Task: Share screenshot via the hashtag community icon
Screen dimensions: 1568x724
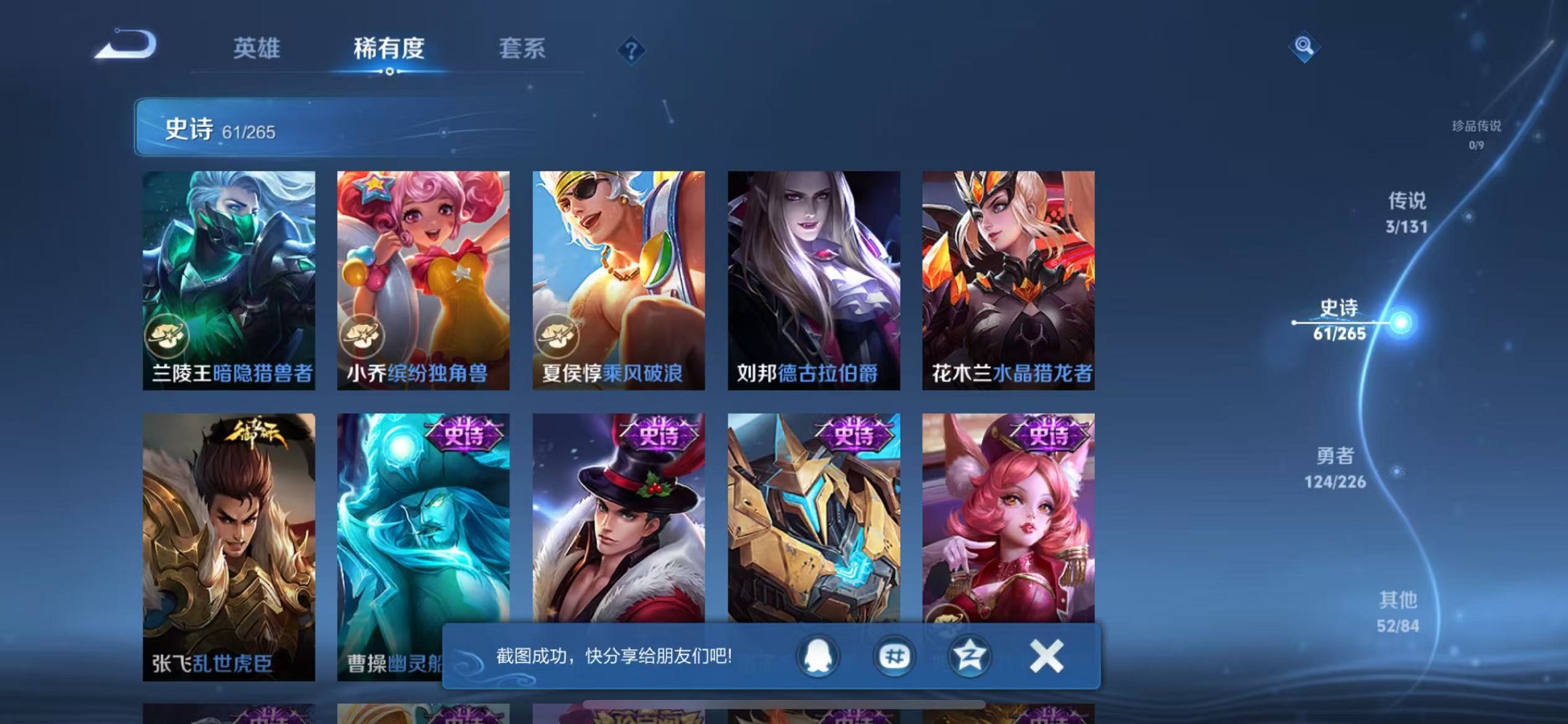Action: coord(896,656)
